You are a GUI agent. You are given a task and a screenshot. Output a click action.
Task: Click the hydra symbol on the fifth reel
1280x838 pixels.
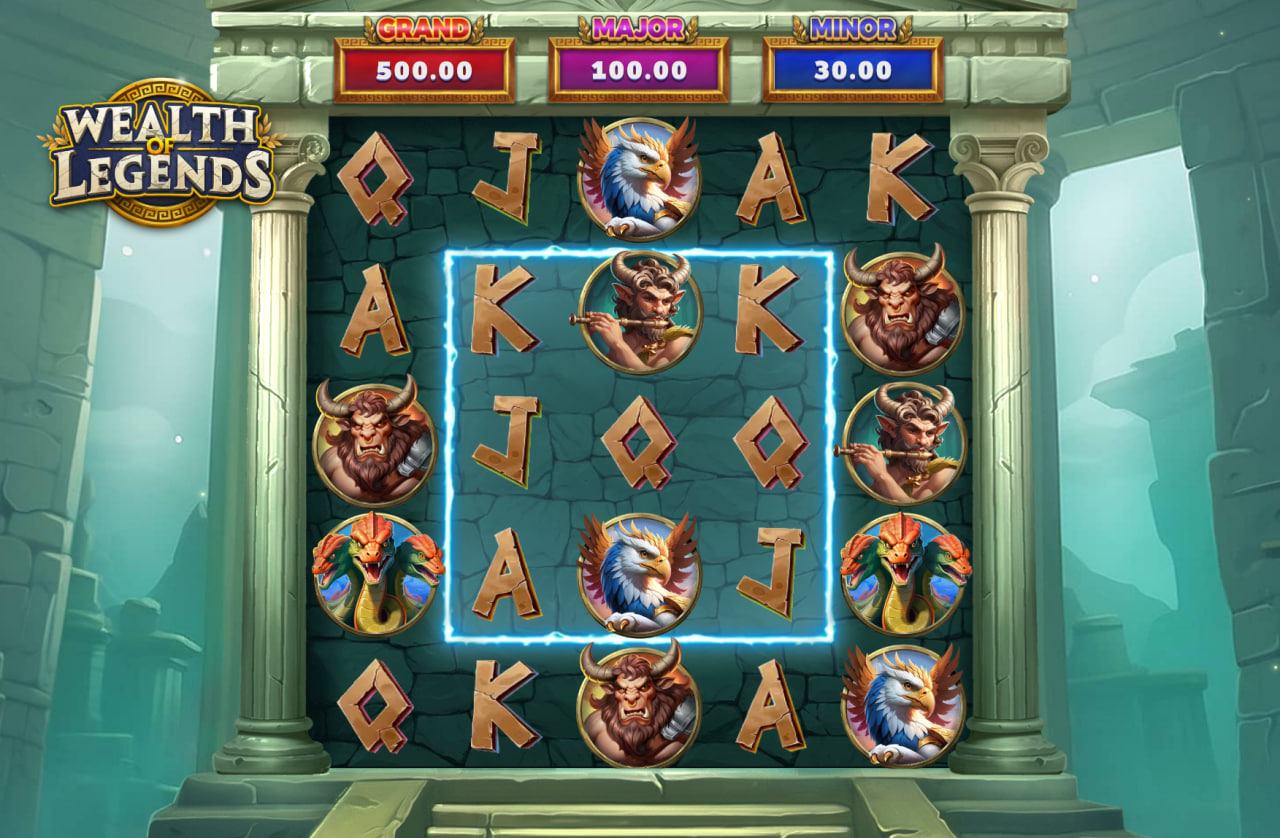[900, 575]
